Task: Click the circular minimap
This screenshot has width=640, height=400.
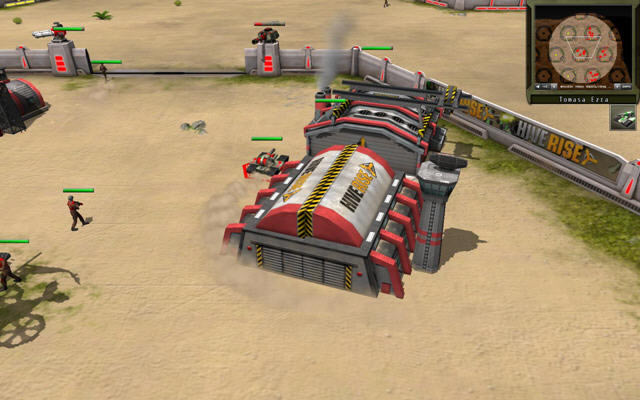Action: click(x=583, y=48)
